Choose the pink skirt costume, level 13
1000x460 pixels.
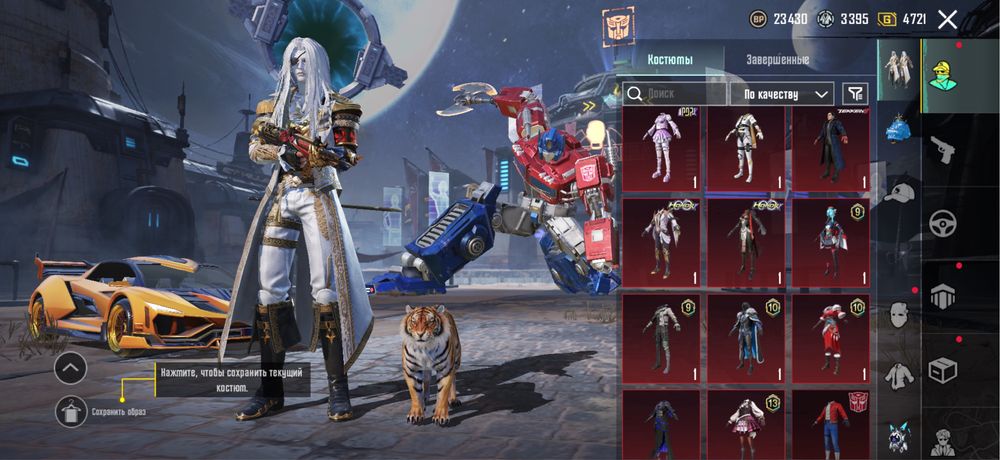746,424
